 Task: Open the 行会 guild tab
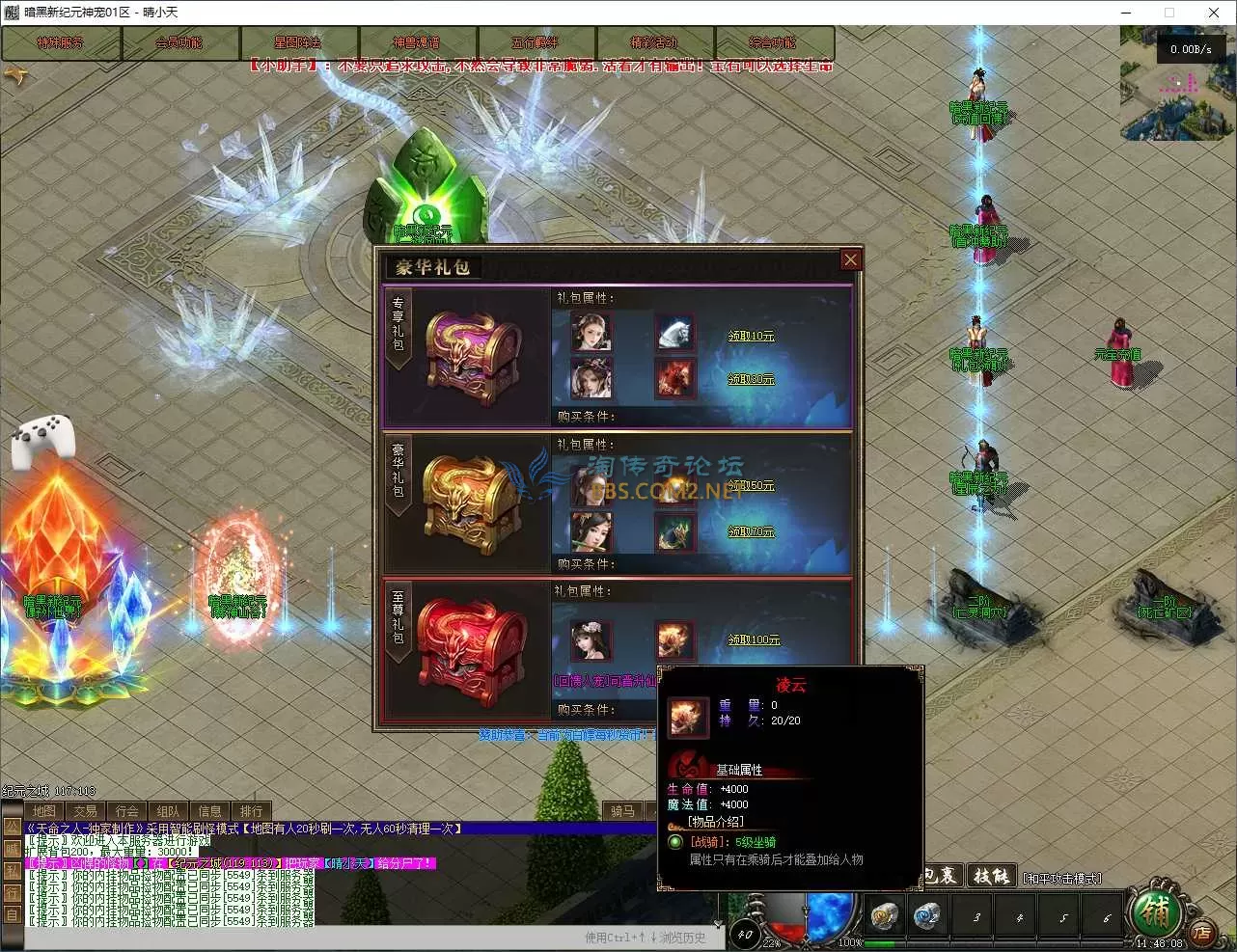tap(127, 811)
